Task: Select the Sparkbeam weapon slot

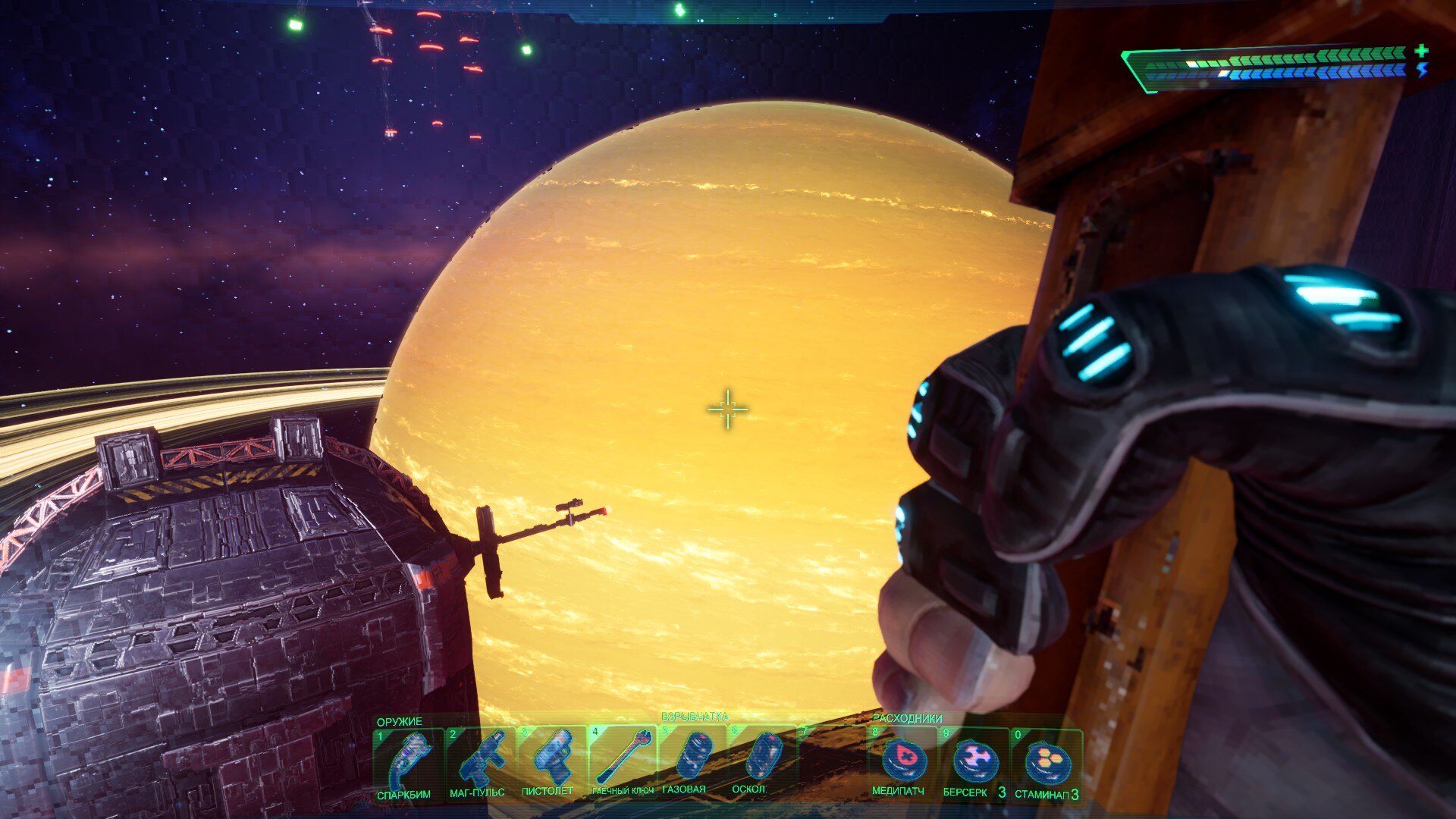Action: (x=409, y=762)
